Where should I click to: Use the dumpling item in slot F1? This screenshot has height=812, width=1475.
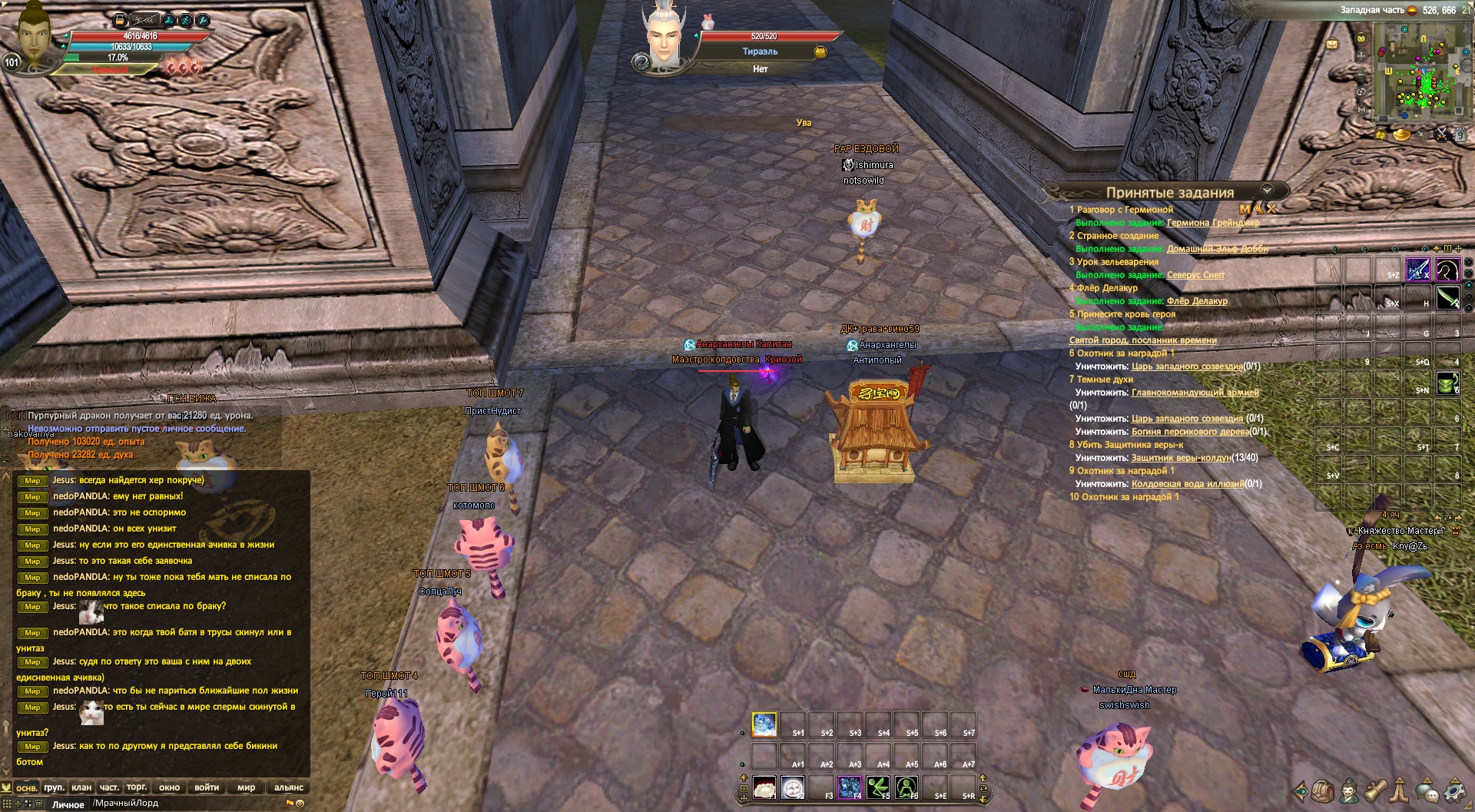764,787
